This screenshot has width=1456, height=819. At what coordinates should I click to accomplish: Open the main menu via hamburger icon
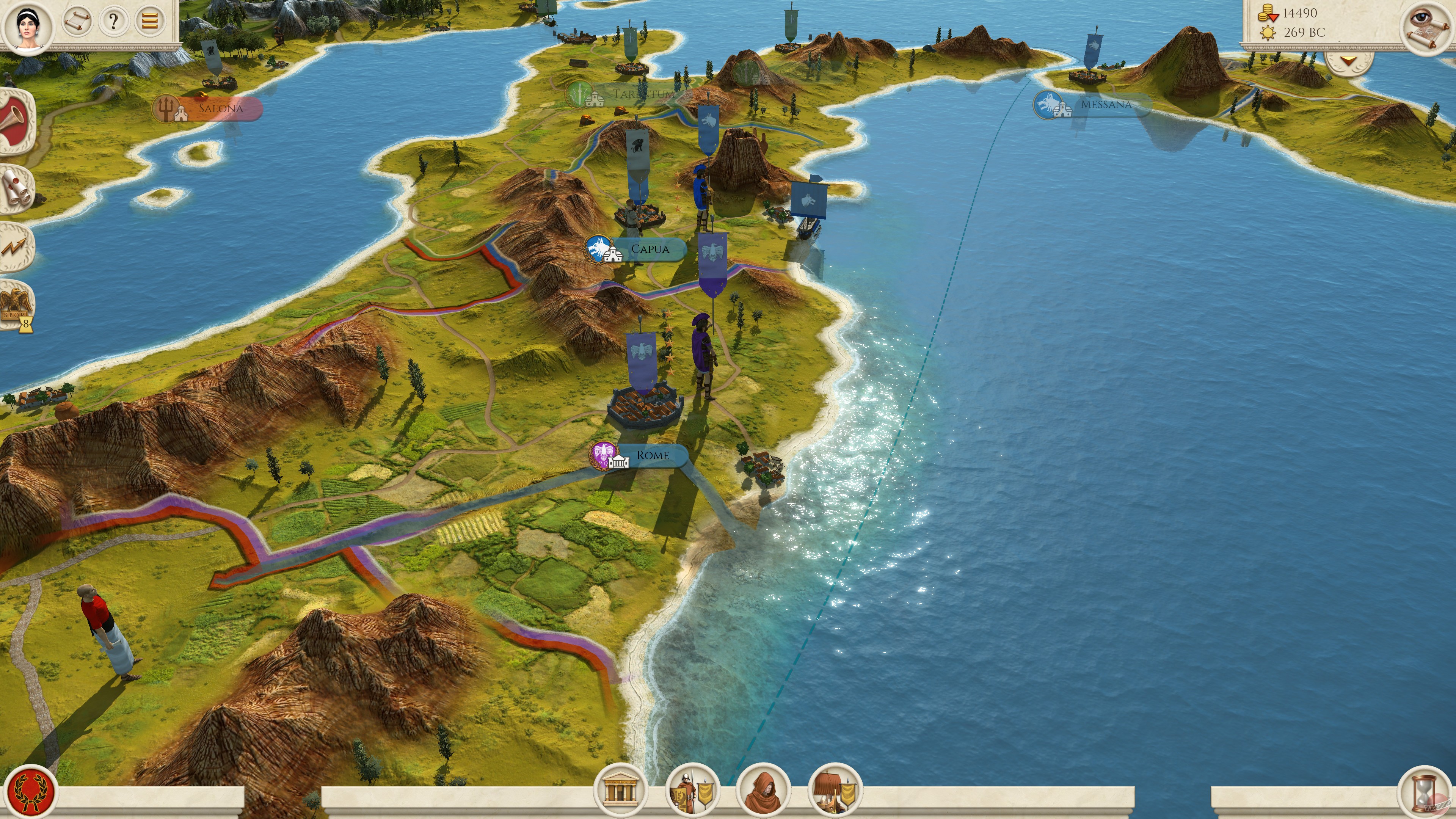(149, 22)
